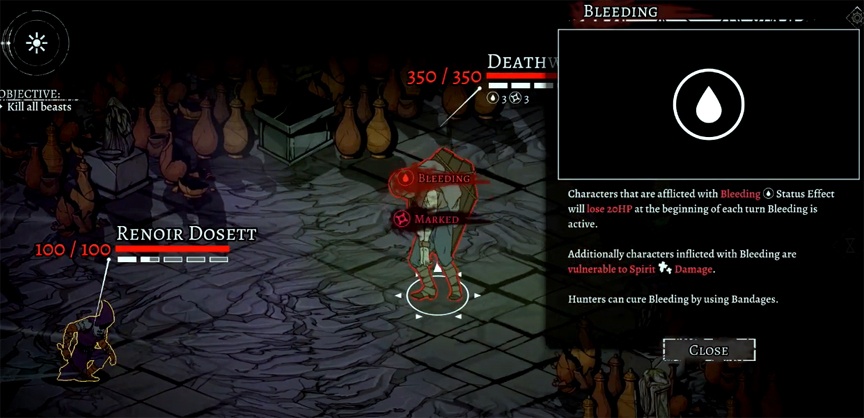Click the sun icon in the circular dial
The width and height of the screenshot is (864, 418).
37,43
